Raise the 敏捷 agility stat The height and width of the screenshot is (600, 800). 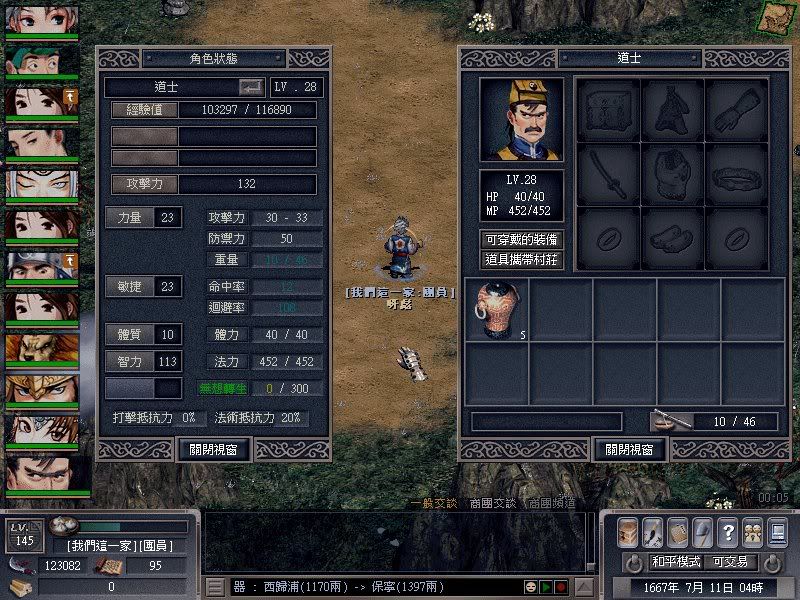tap(131, 286)
